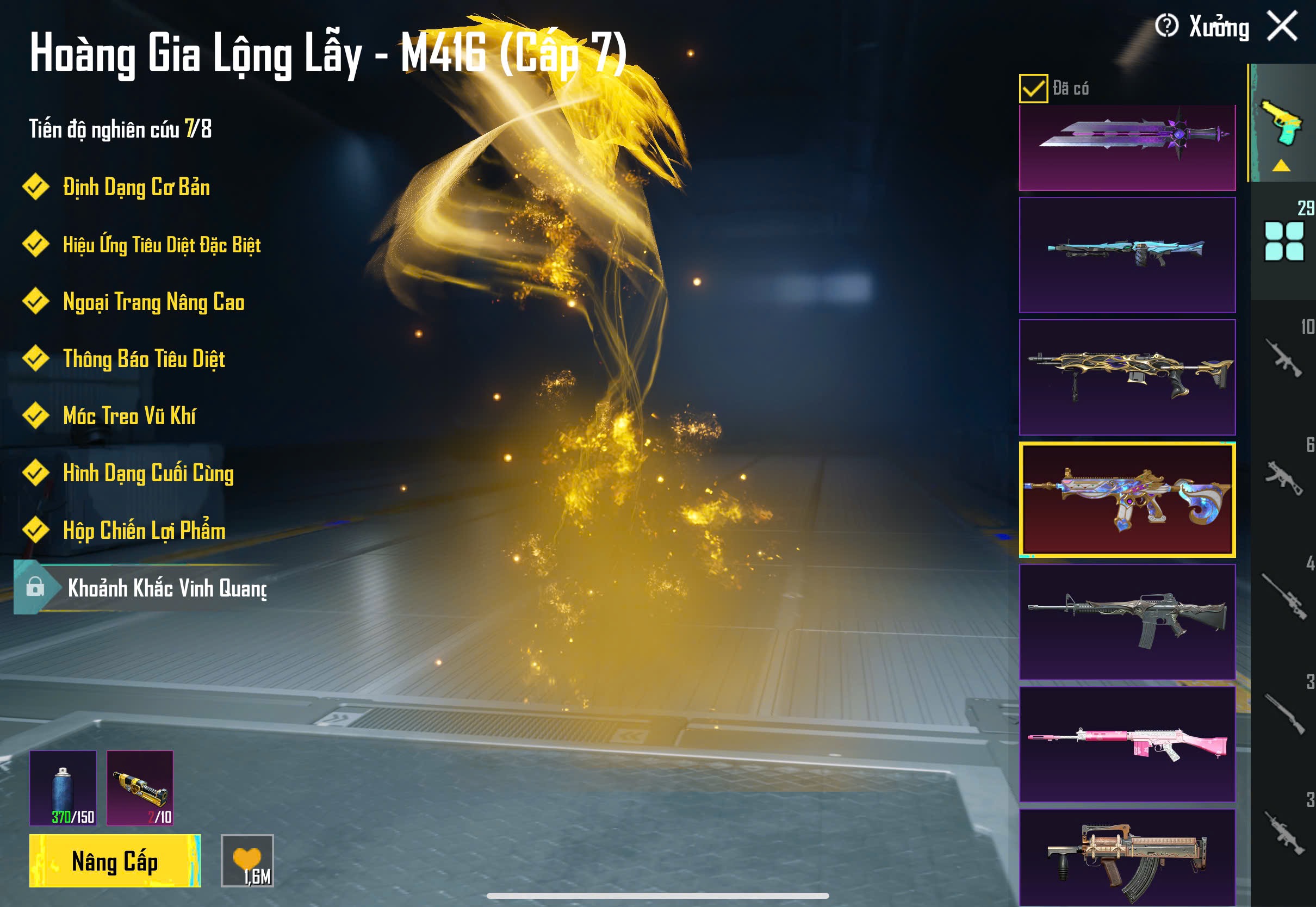1316x907 pixels.
Task: Choose the cyan machine gun skin thumbnail
Action: [1127, 254]
